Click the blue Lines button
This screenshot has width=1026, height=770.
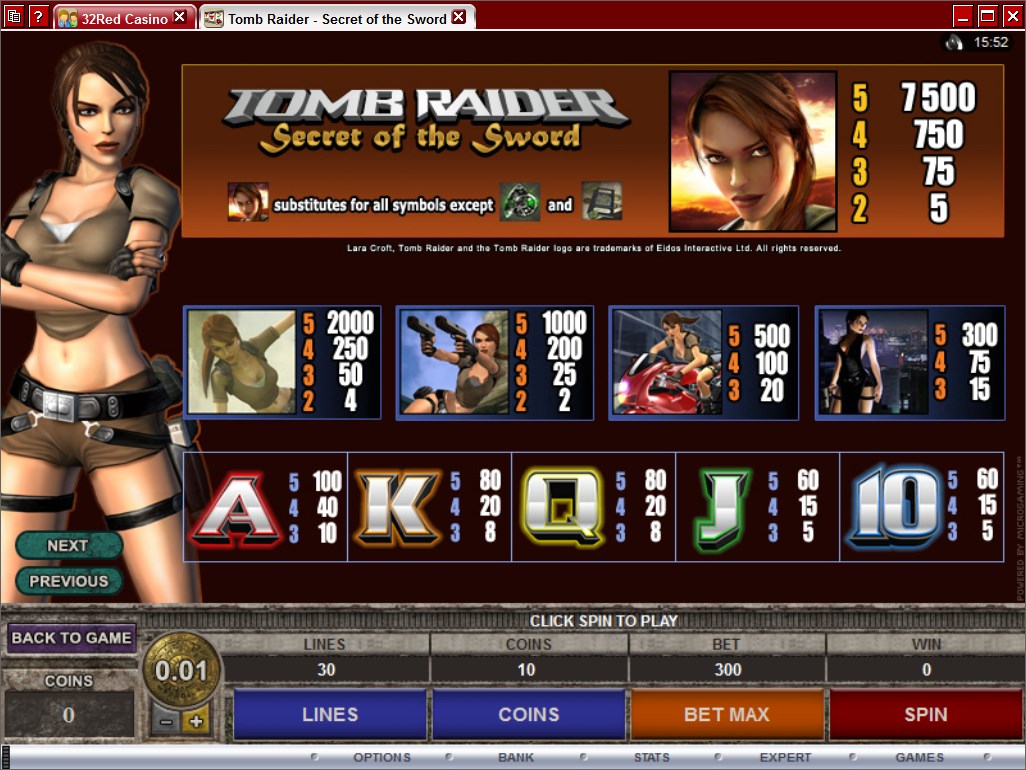(x=329, y=714)
